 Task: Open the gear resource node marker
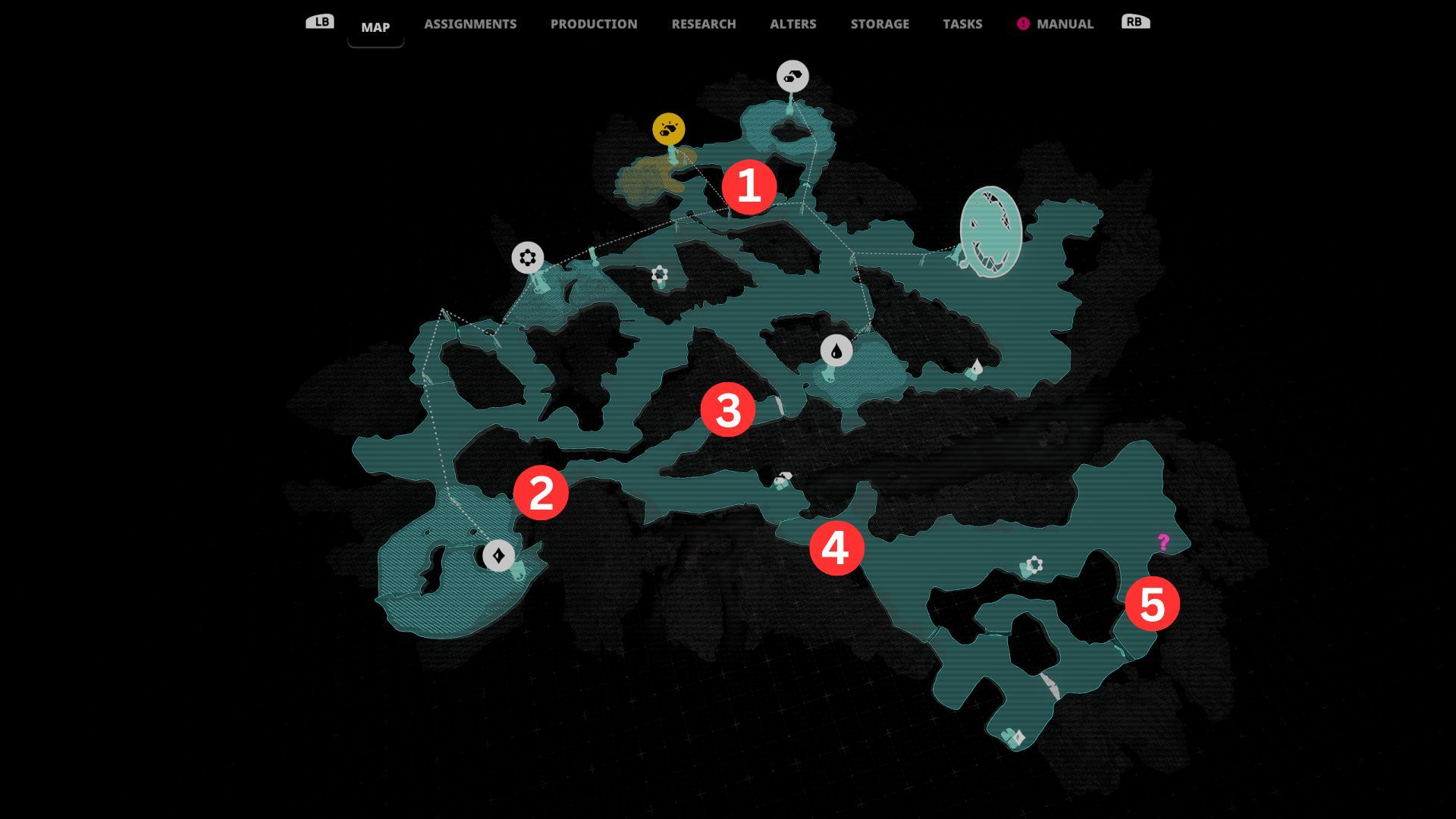coord(529,259)
